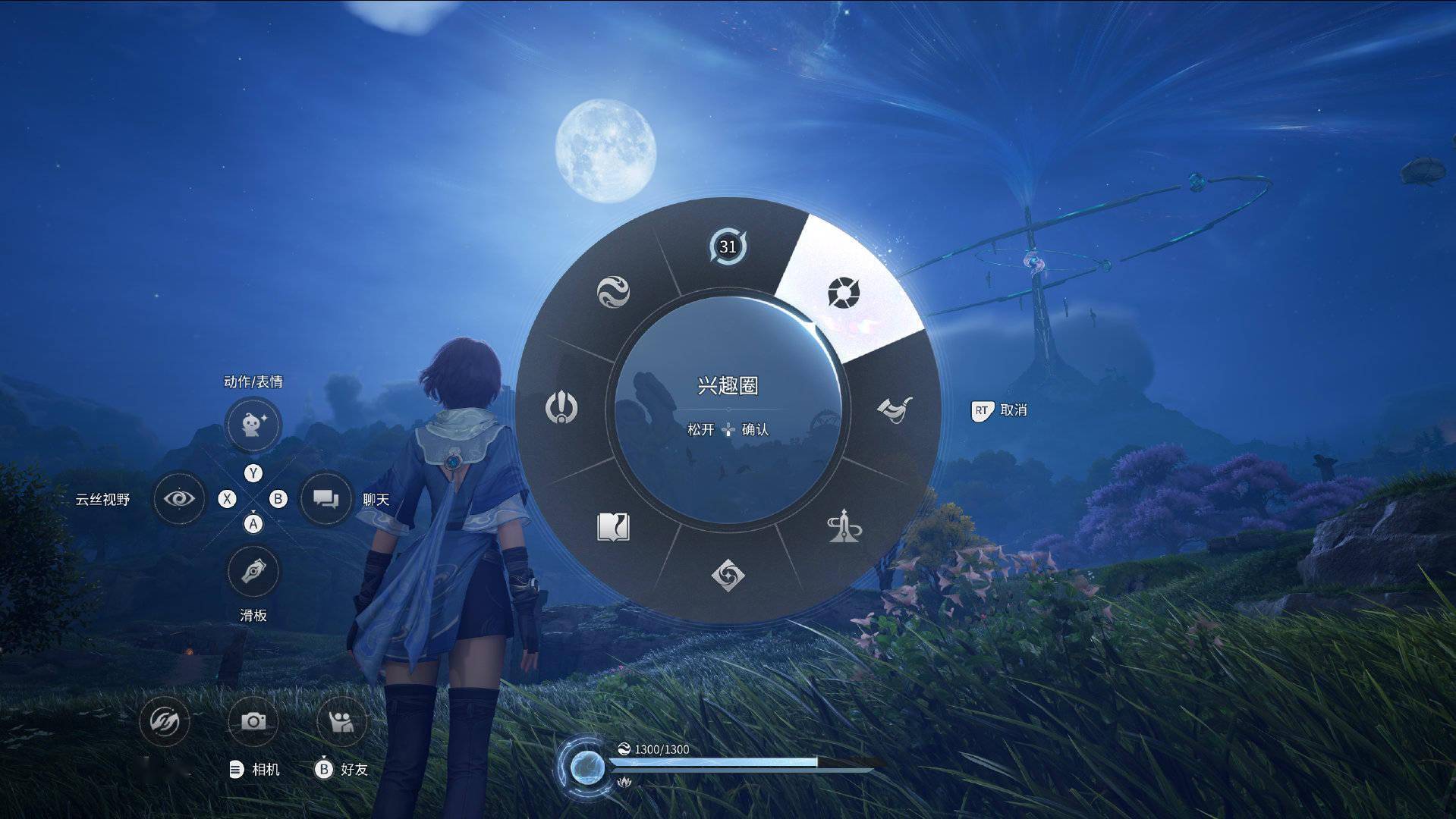The height and width of the screenshot is (819, 1456).
Task: Open the book icon wheel entry
Action: tap(613, 526)
